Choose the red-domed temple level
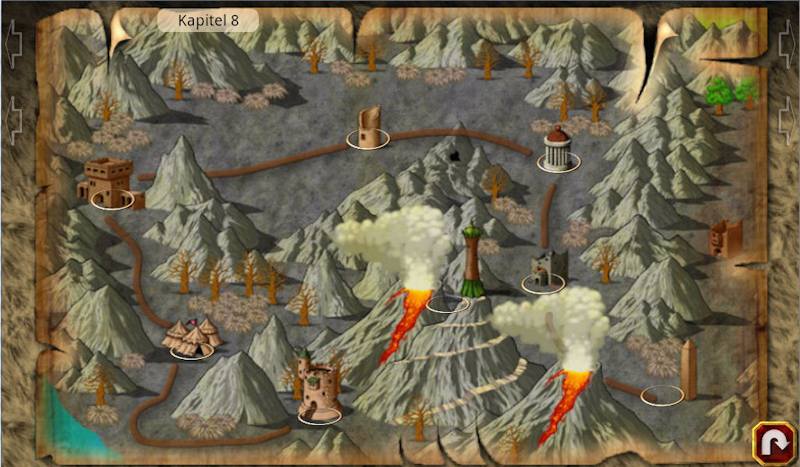The height and width of the screenshot is (467, 800). tap(556, 150)
